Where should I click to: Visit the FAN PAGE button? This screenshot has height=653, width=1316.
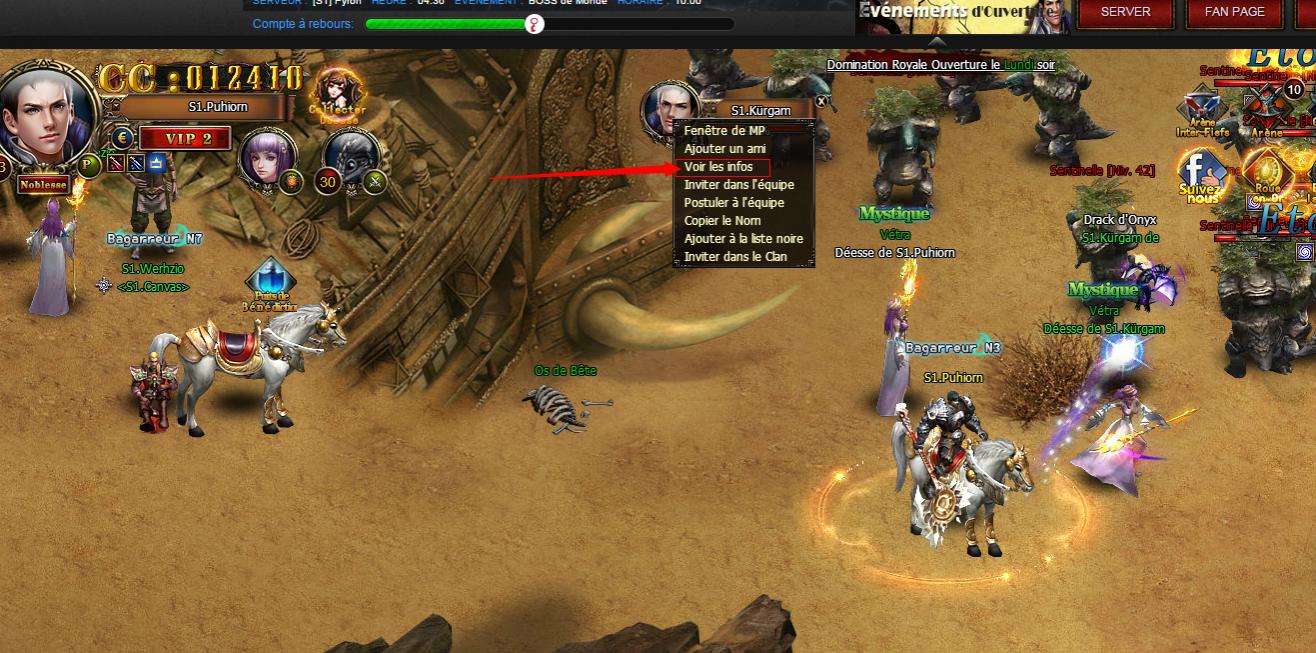tap(1235, 12)
